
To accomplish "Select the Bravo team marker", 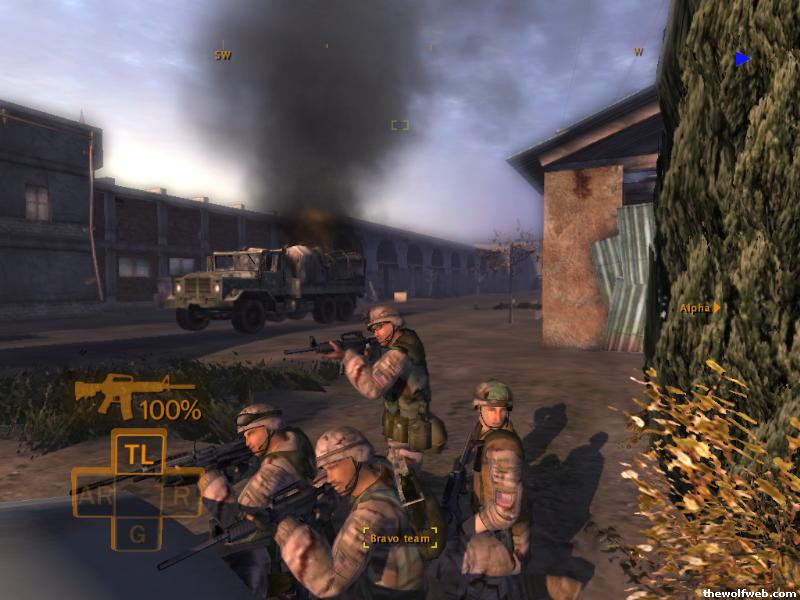I will [399, 539].
